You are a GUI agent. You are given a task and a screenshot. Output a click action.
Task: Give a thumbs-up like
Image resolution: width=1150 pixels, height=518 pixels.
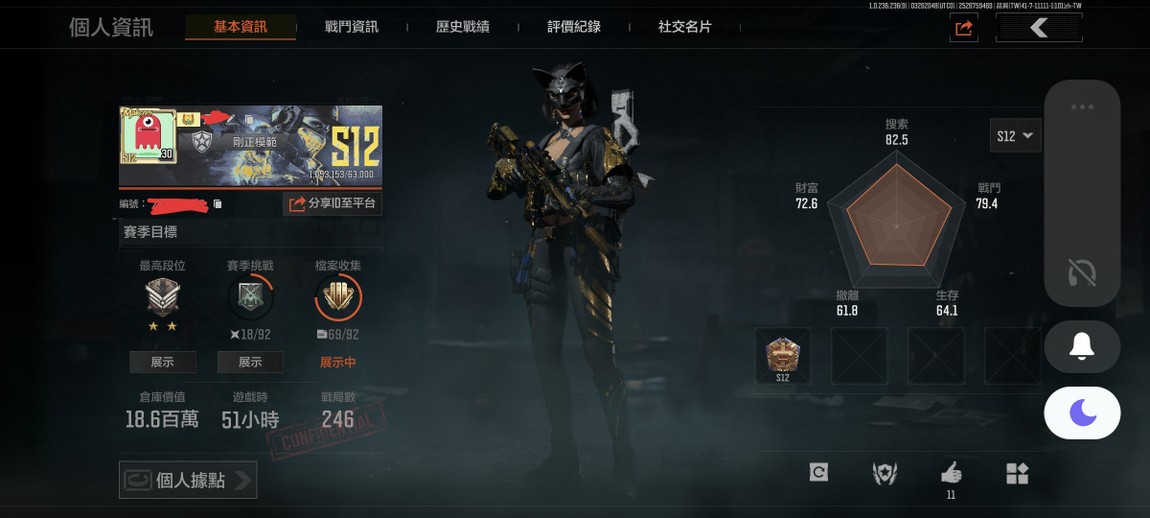click(x=951, y=473)
